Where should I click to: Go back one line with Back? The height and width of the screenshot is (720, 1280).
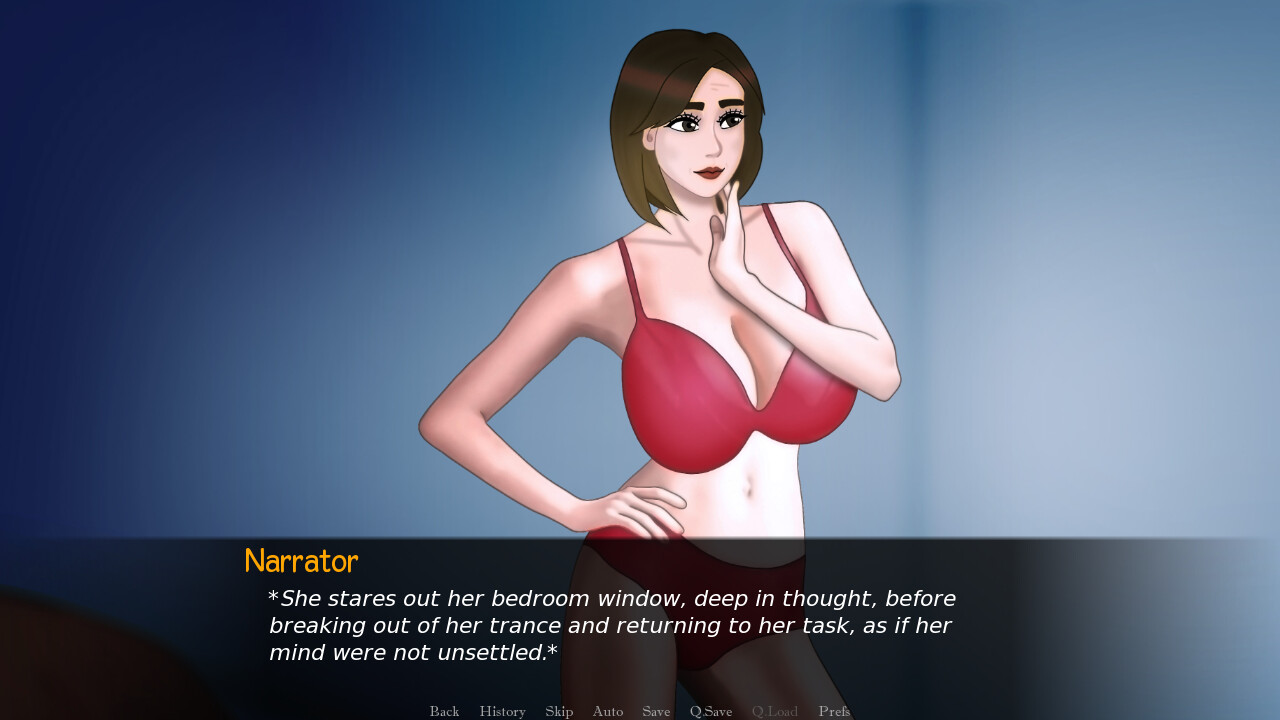coord(444,711)
